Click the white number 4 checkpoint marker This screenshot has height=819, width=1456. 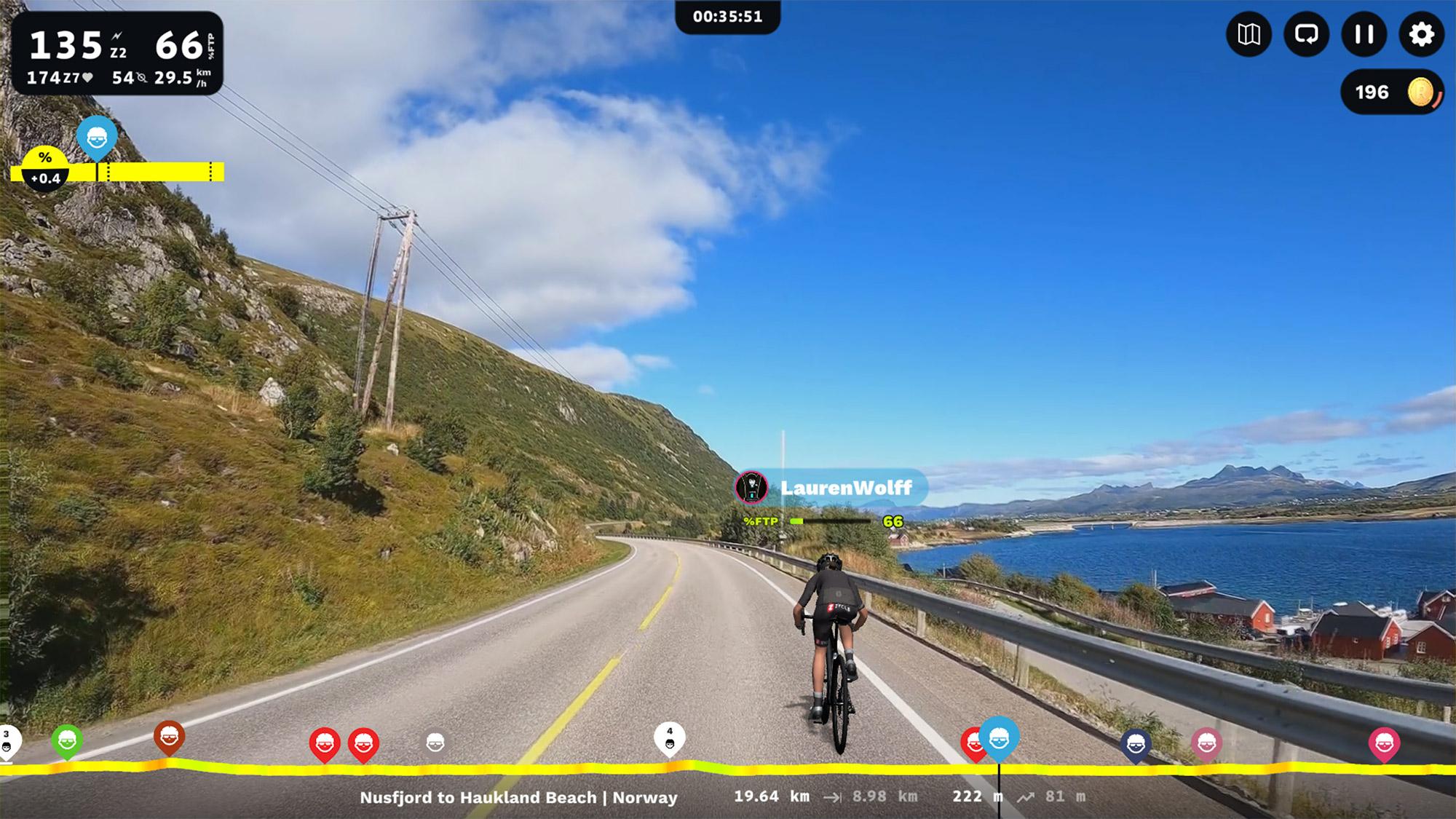click(x=670, y=738)
